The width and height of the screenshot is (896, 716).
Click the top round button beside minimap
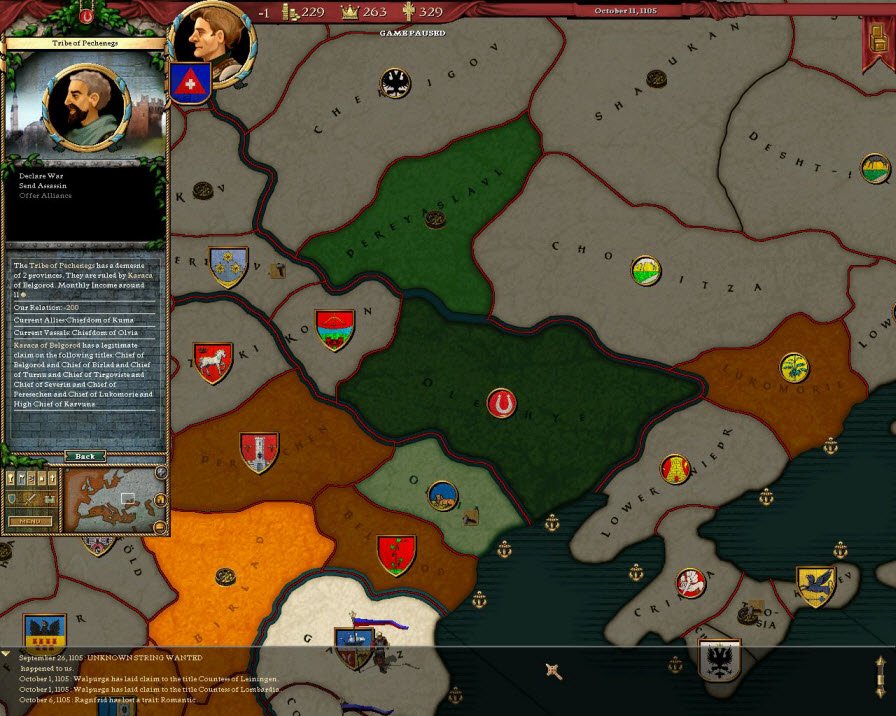pyautogui.click(x=161, y=472)
